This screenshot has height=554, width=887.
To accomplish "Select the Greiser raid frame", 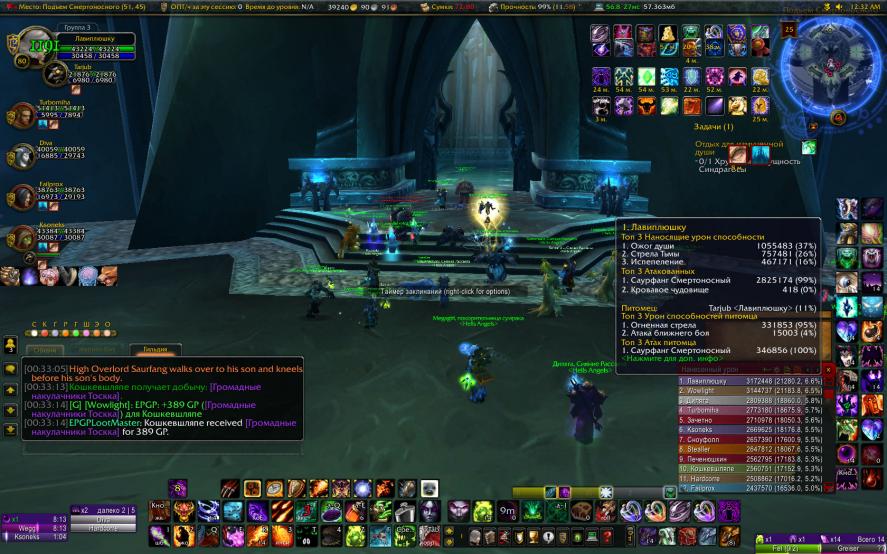I will [848, 547].
